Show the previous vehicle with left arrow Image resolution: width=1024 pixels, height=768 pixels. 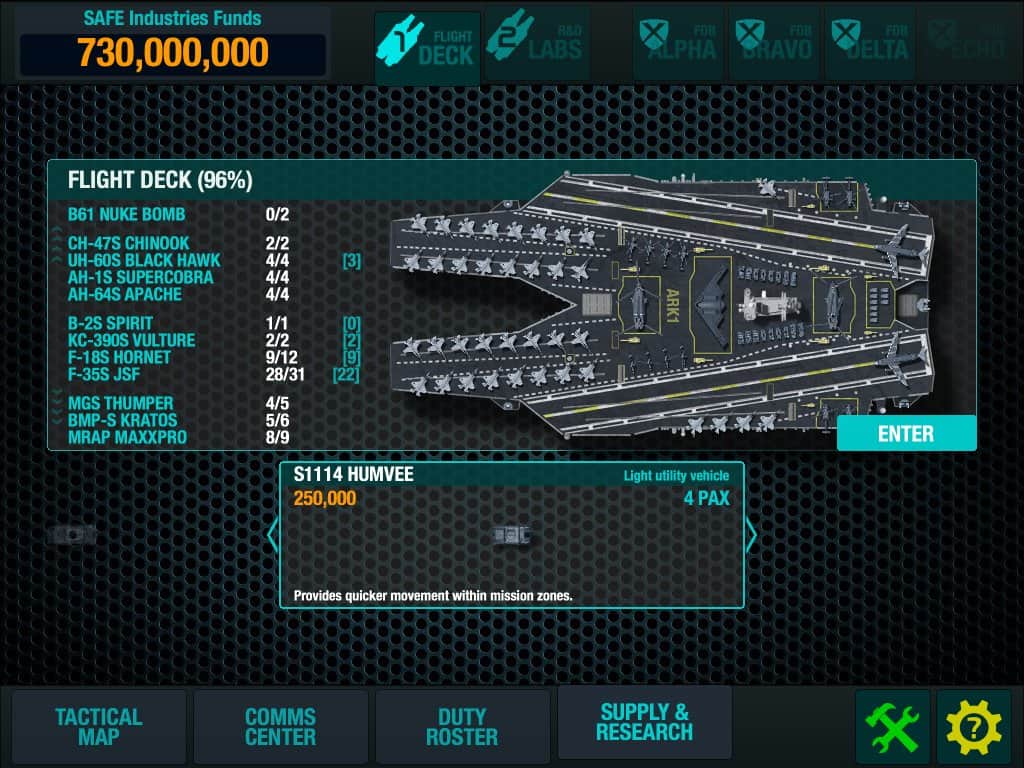272,535
